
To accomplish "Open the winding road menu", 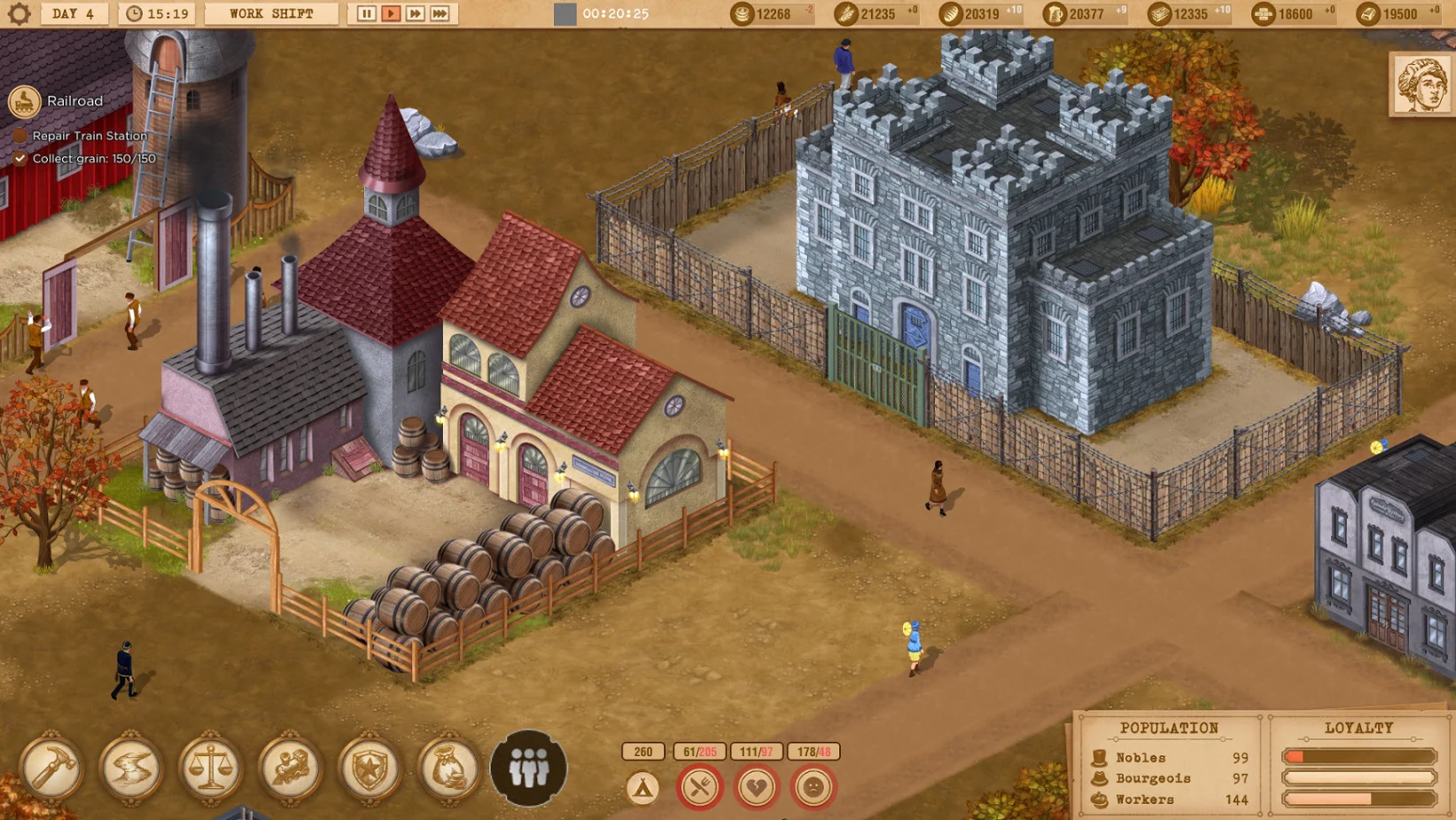I will (131, 769).
